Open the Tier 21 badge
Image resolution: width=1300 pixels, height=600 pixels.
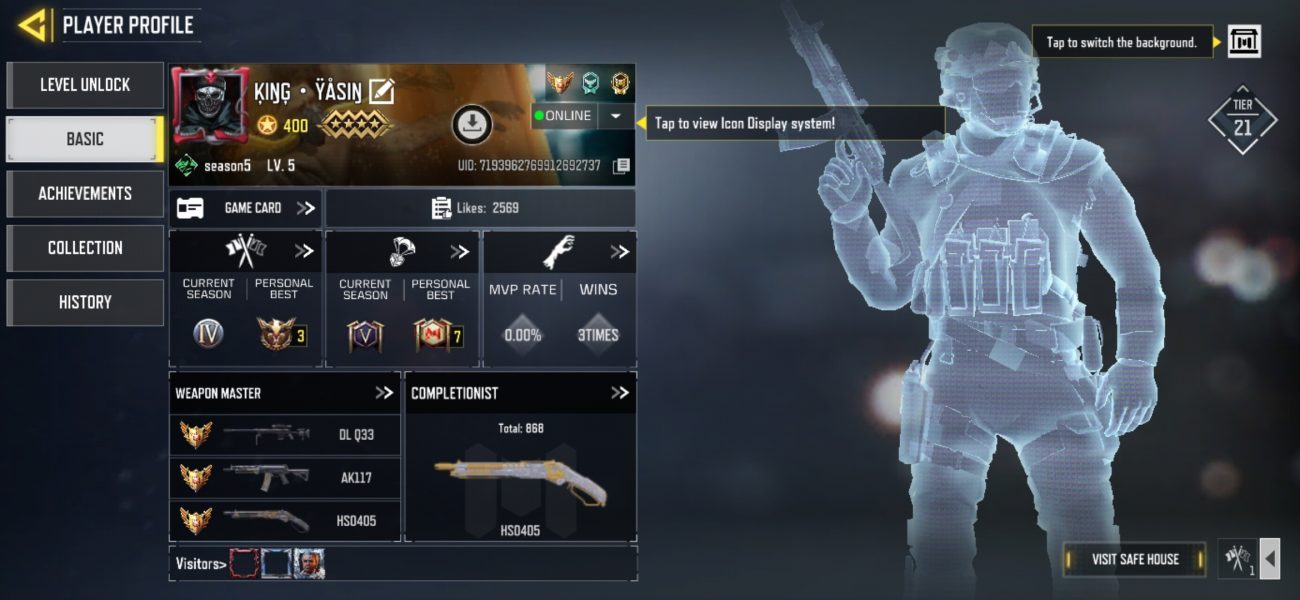click(x=1242, y=119)
